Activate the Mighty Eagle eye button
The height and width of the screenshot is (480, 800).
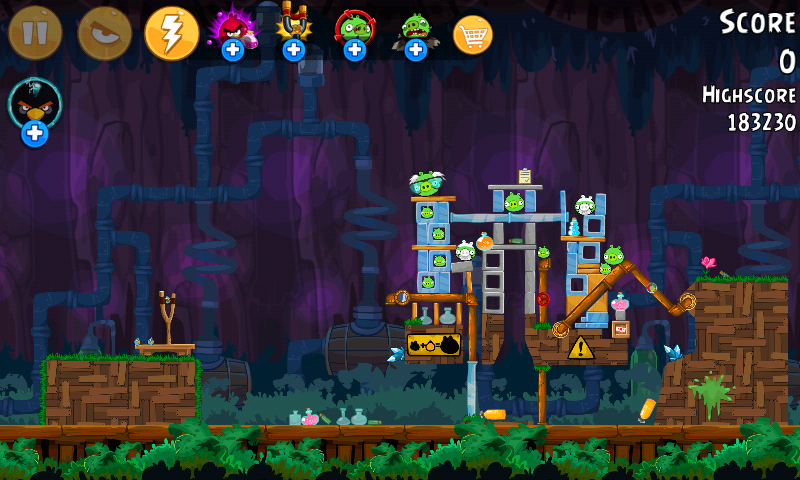(x=104, y=33)
